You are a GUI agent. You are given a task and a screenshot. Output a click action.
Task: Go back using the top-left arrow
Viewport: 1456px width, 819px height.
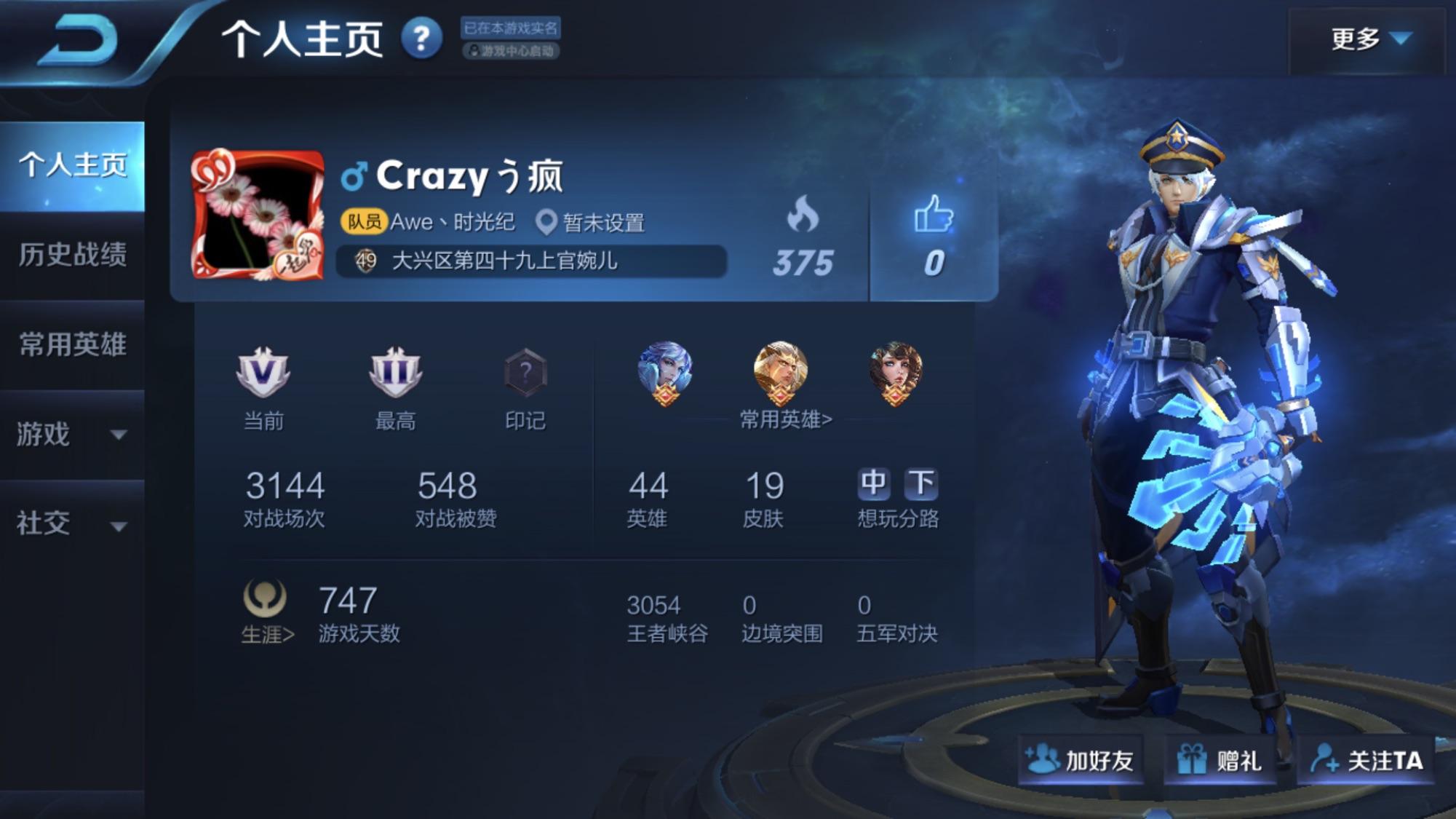point(79,41)
